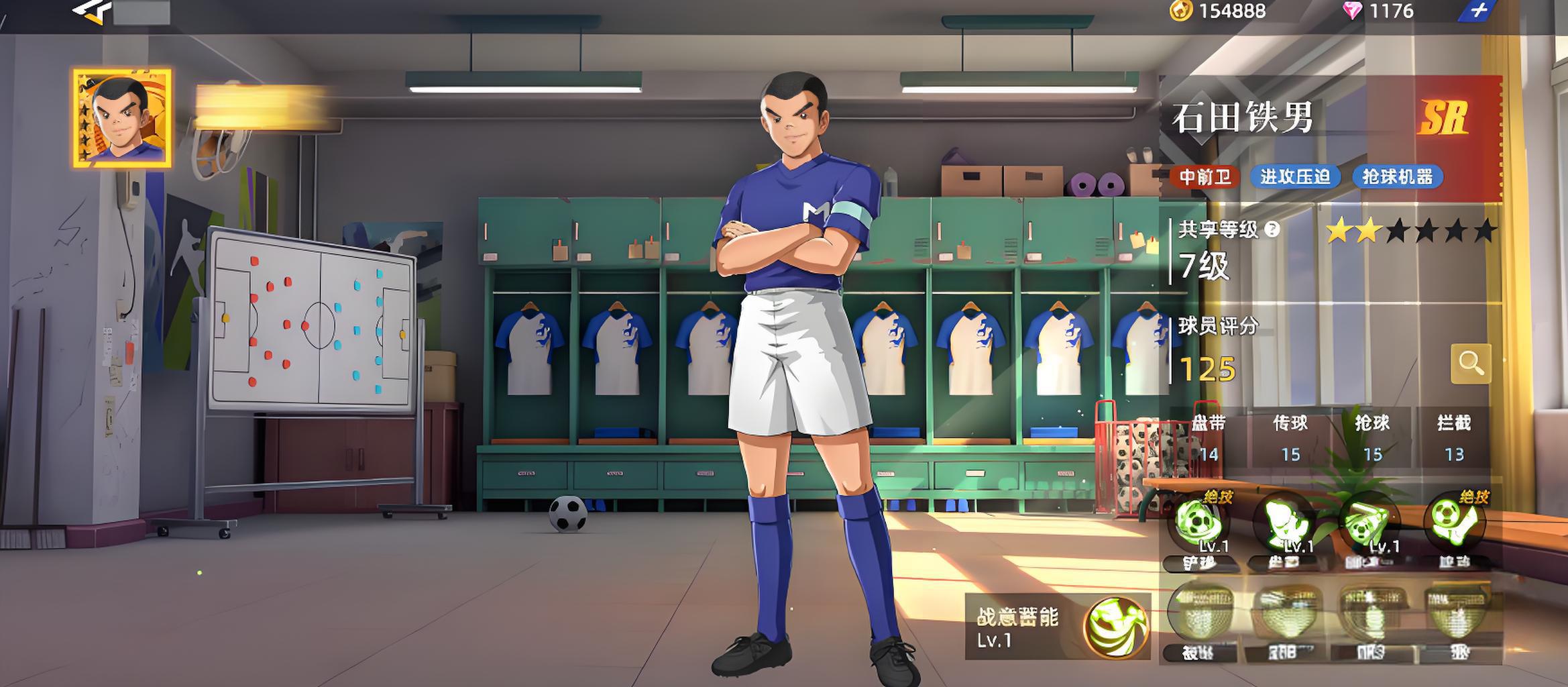Open the gold coin currency counter
This screenshot has height=687, width=1568.
(1219, 11)
